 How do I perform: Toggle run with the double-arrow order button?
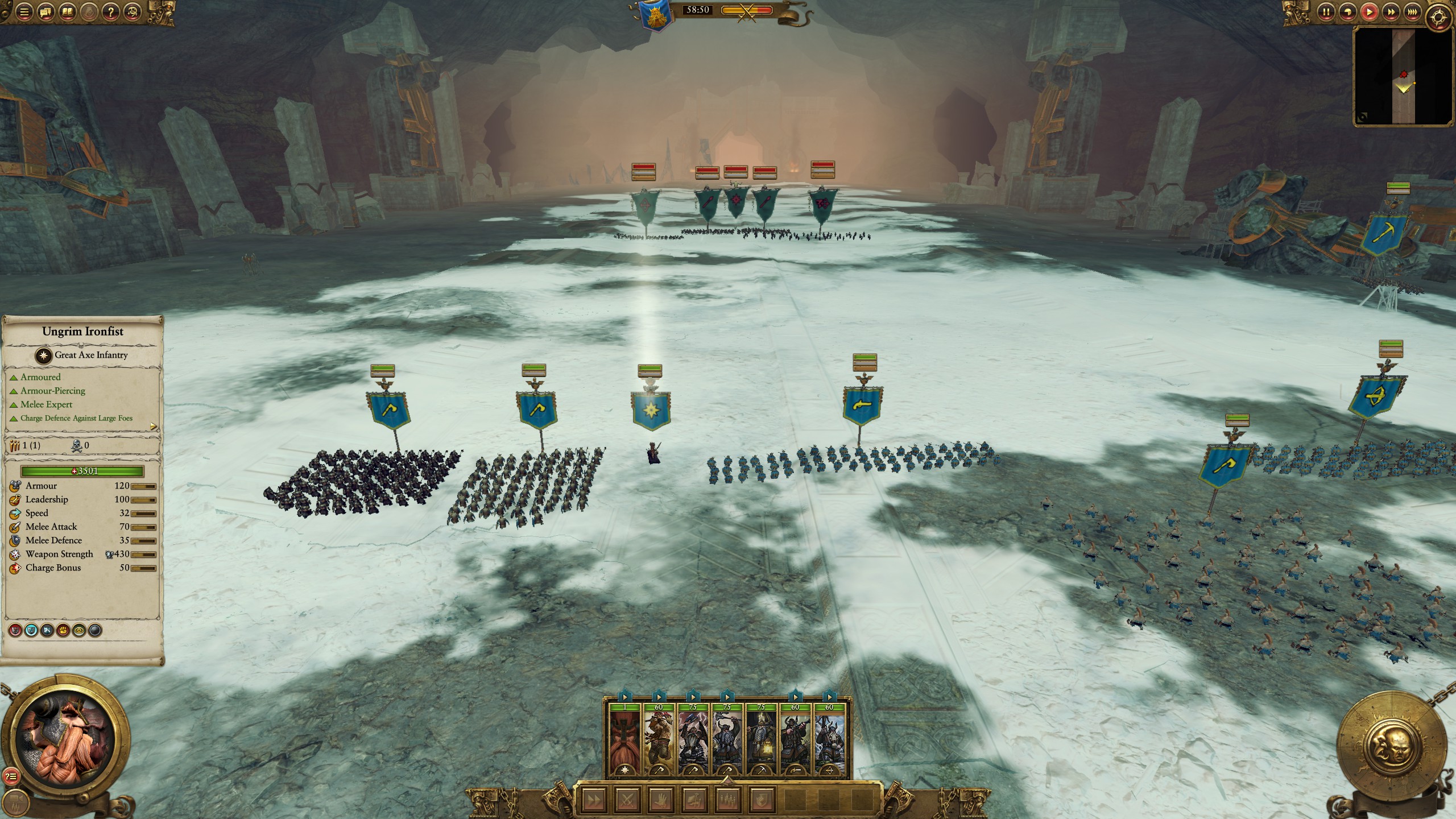[593, 800]
